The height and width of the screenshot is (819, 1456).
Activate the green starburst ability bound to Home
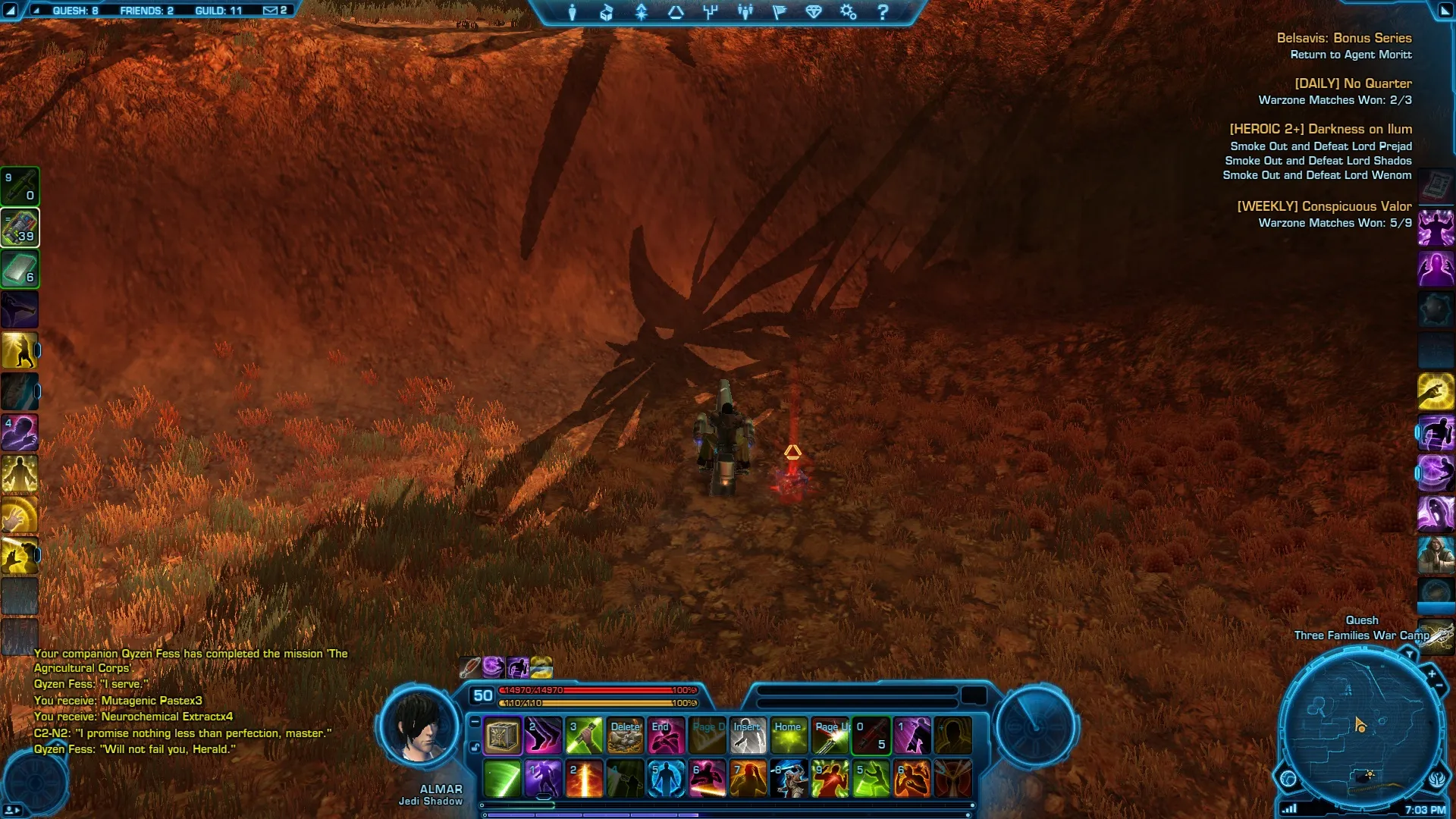(x=789, y=736)
